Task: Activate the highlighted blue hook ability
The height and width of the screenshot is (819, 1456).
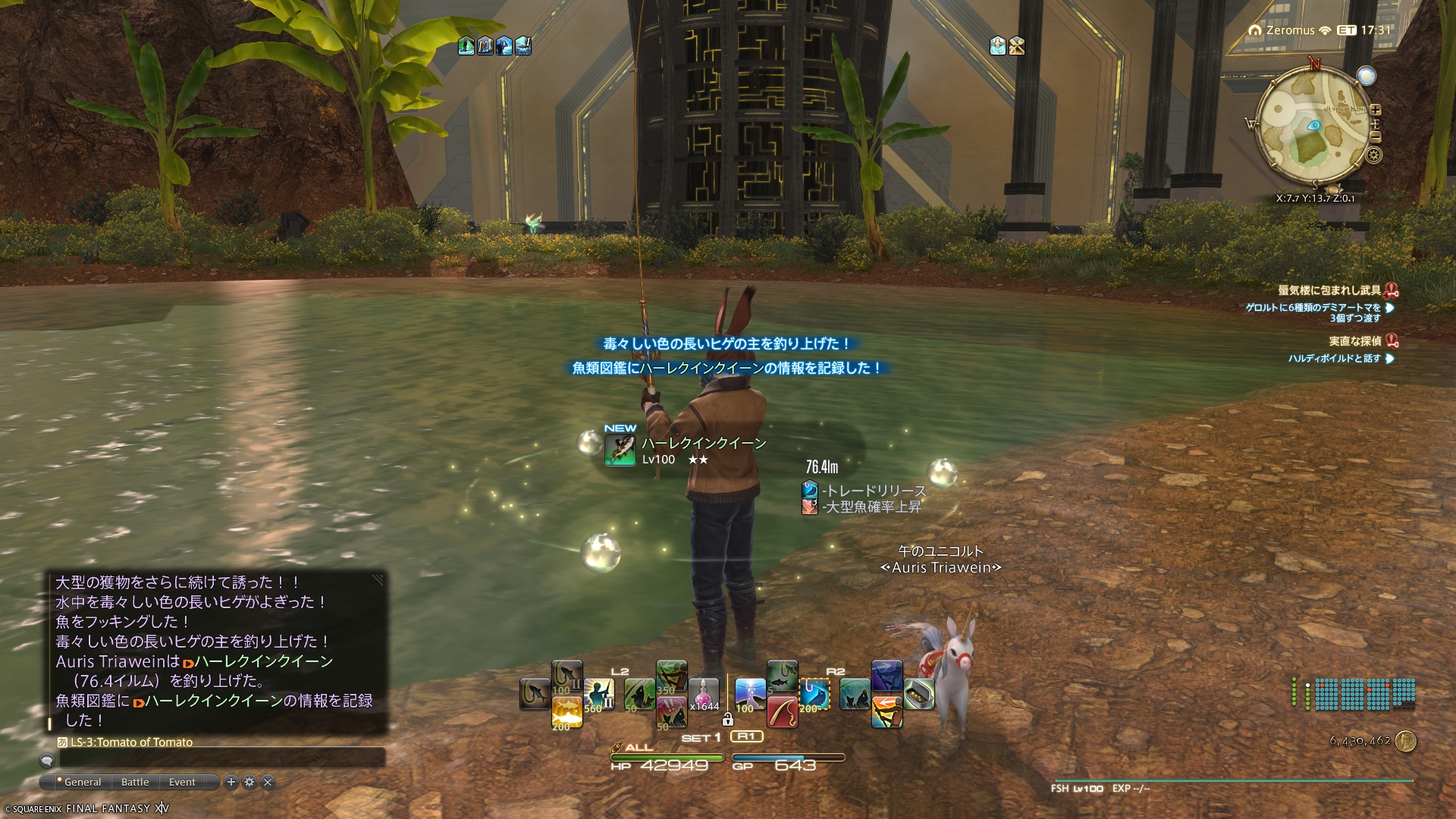Action: (x=815, y=694)
